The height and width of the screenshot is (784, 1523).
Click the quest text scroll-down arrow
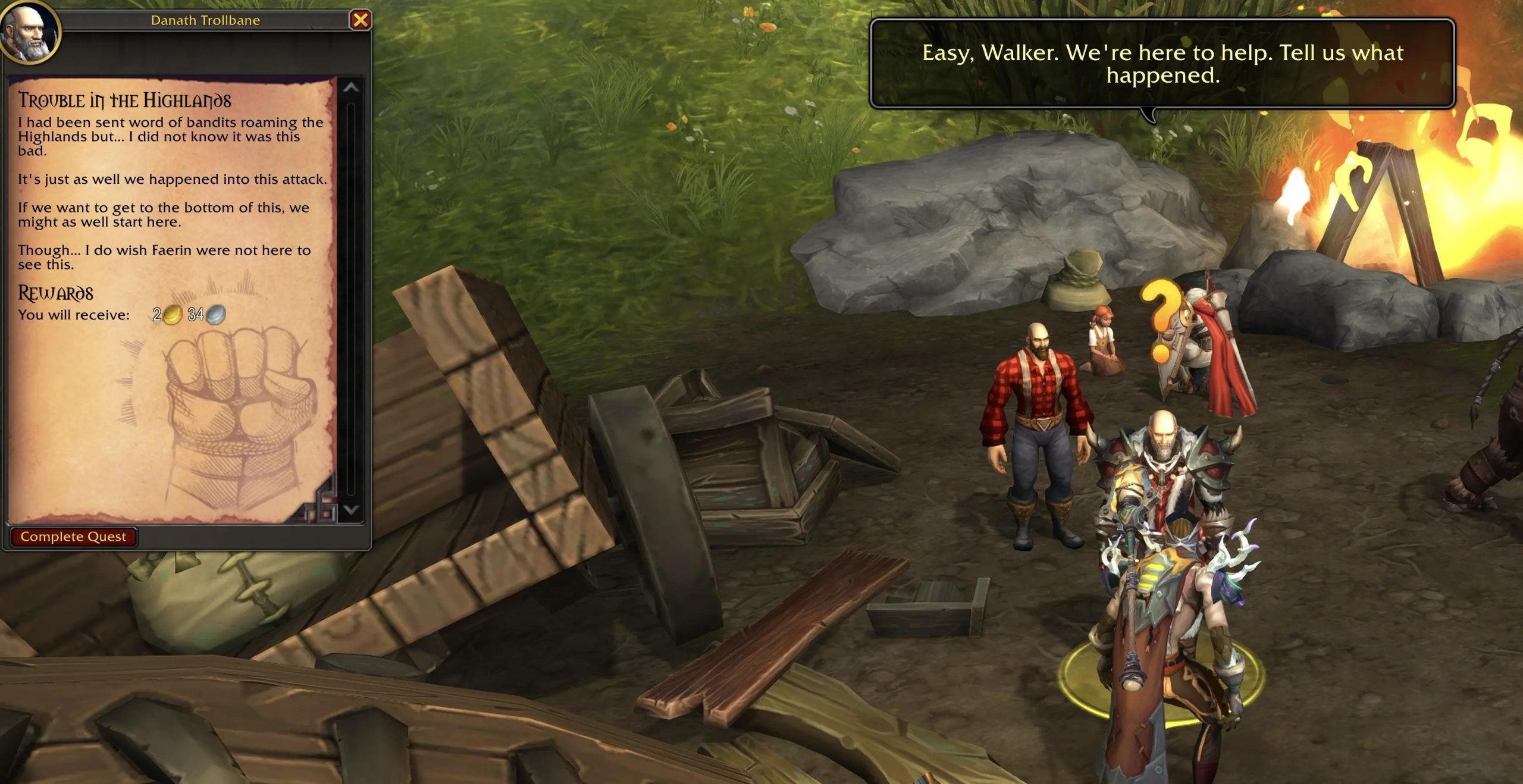tap(351, 510)
